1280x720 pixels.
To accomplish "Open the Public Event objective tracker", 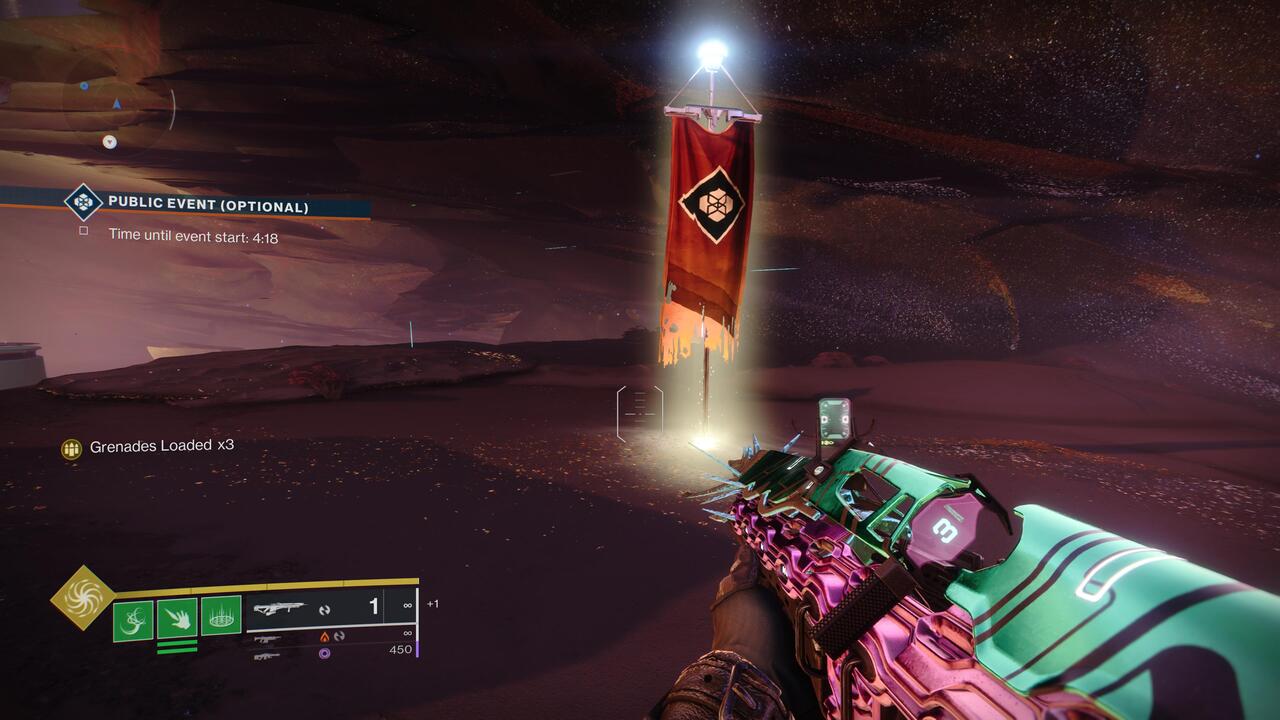I will [208, 206].
